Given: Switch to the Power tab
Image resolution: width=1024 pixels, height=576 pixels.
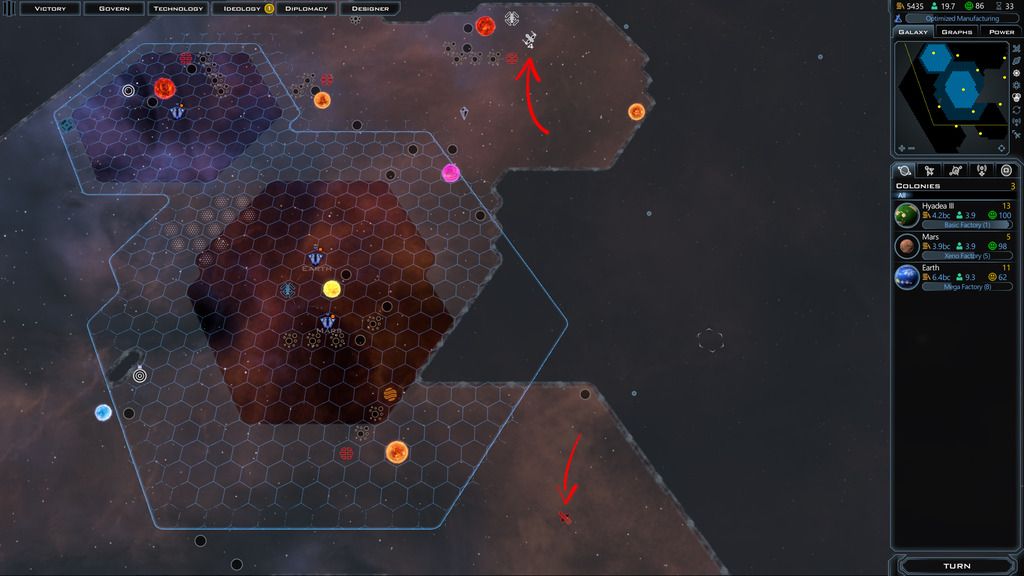Looking at the screenshot, I should [x=1000, y=32].
